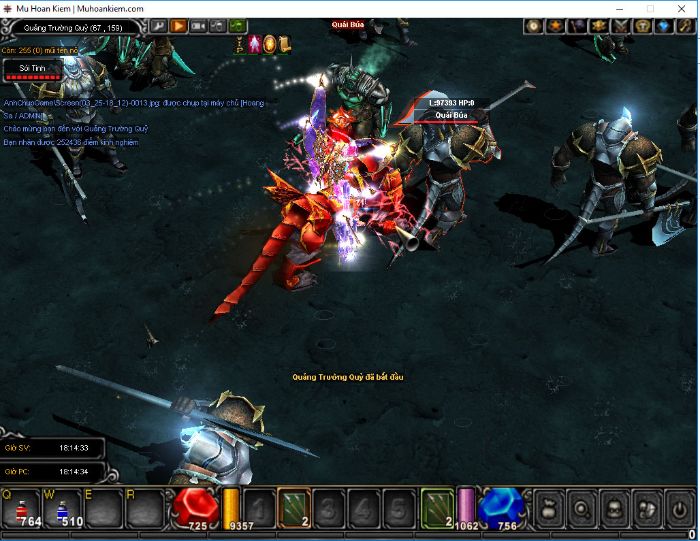Open the magnifier search button on bottom bar
The height and width of the screenshot is (541, 700).
pos(582,507)
